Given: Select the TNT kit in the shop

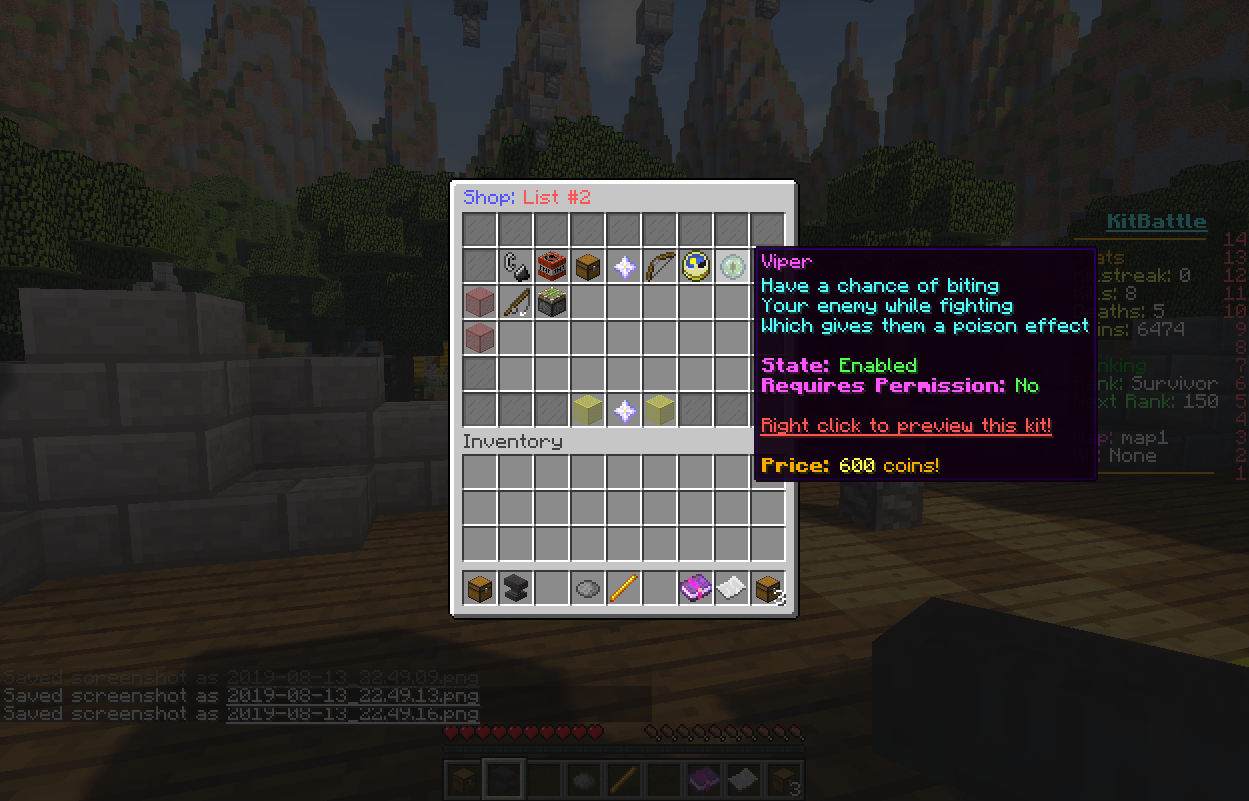Looking at the screenshot, I should (552, 266).
